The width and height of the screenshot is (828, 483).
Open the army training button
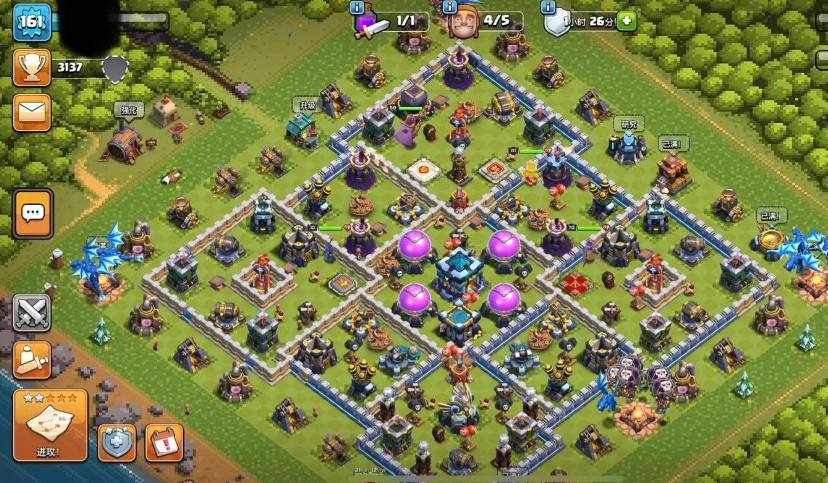(x=32, y=359)
